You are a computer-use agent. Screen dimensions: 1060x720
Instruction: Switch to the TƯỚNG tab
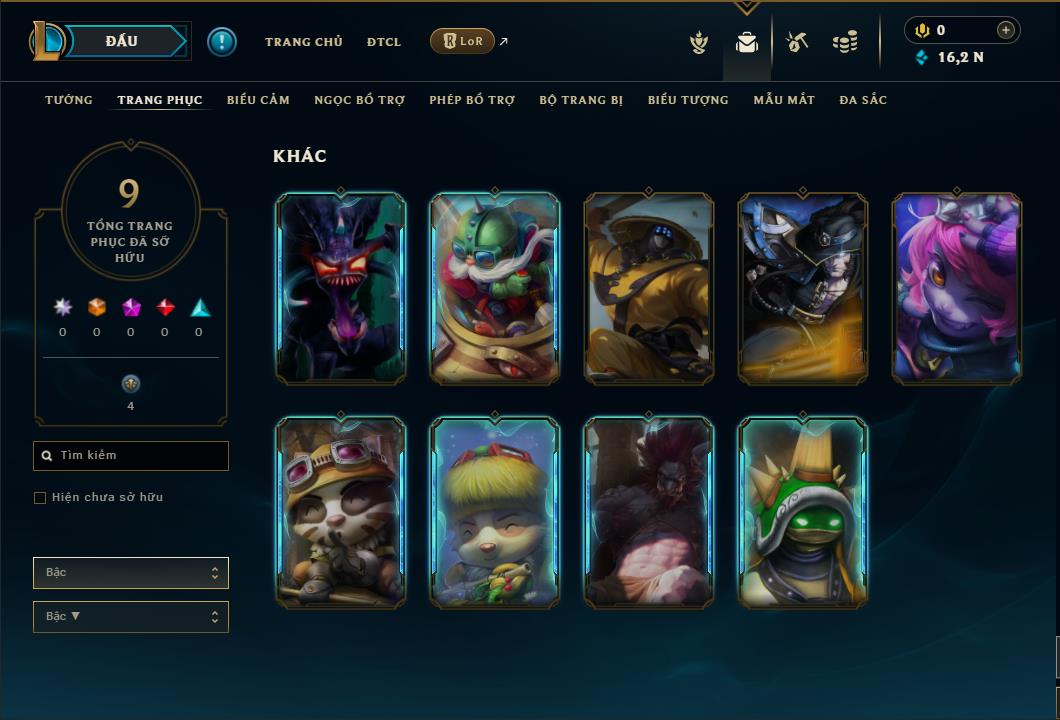[x=69, y=100]
